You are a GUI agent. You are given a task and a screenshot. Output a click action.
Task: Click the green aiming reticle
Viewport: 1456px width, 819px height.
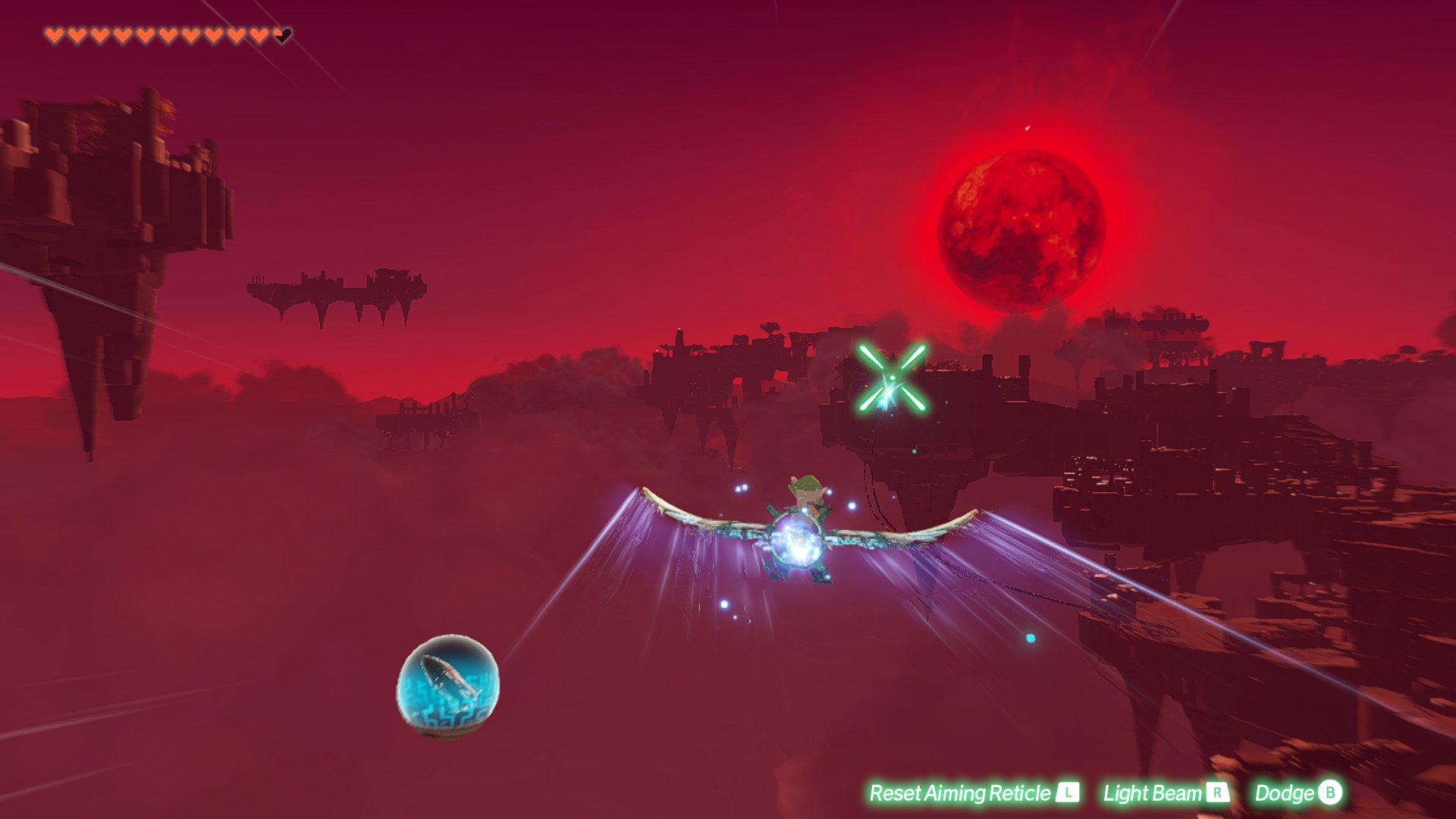[x=892, y=378]
